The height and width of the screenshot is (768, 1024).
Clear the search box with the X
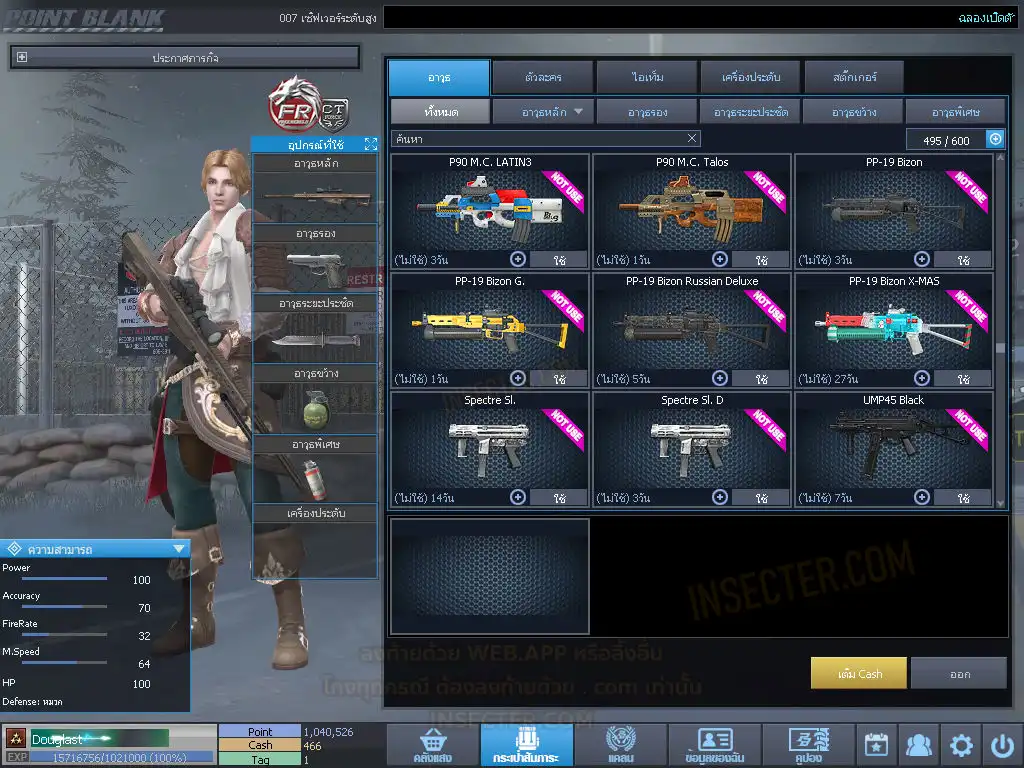point(693,139)
